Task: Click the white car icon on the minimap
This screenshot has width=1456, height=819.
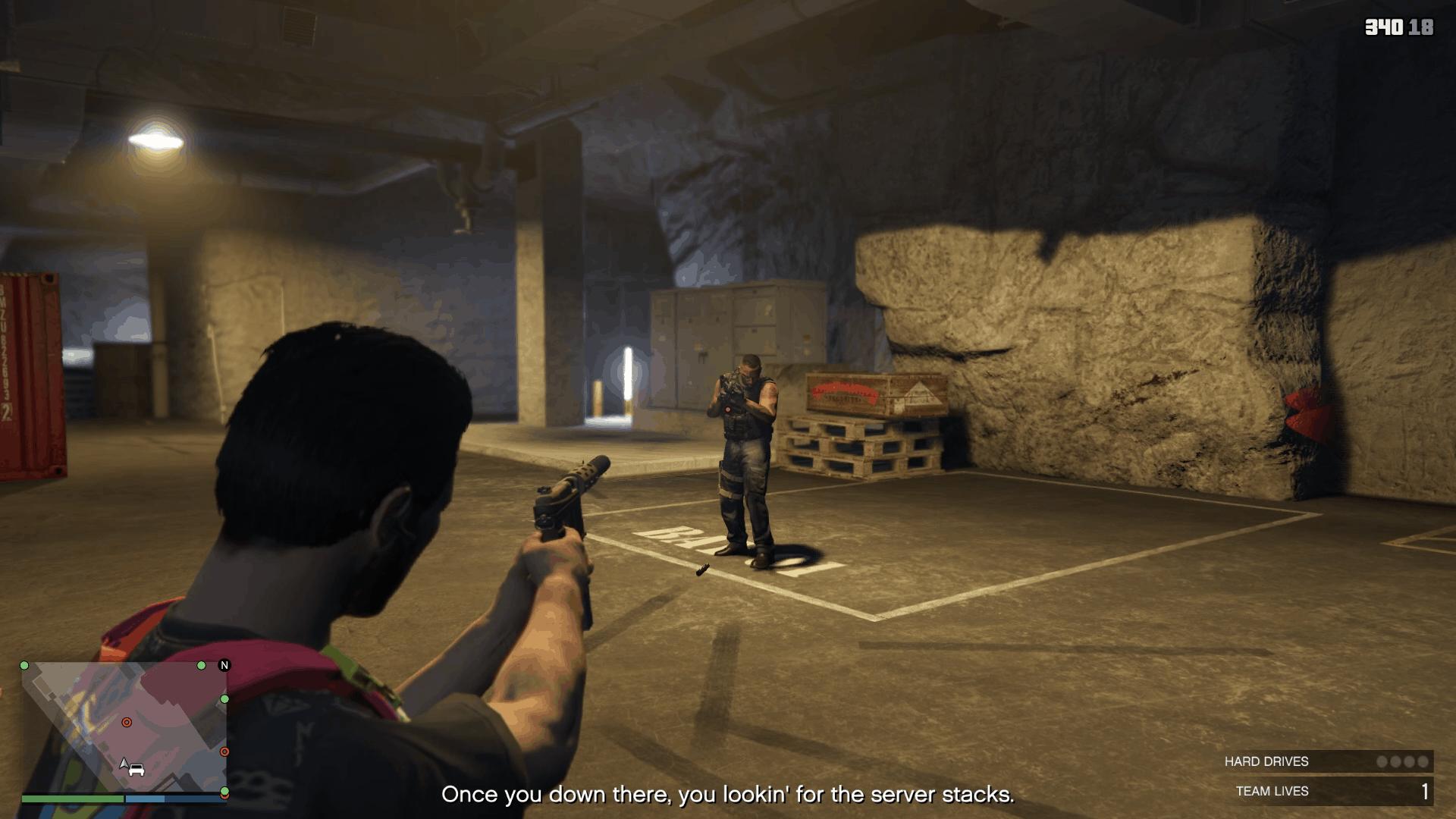Action: pos(136,770)
